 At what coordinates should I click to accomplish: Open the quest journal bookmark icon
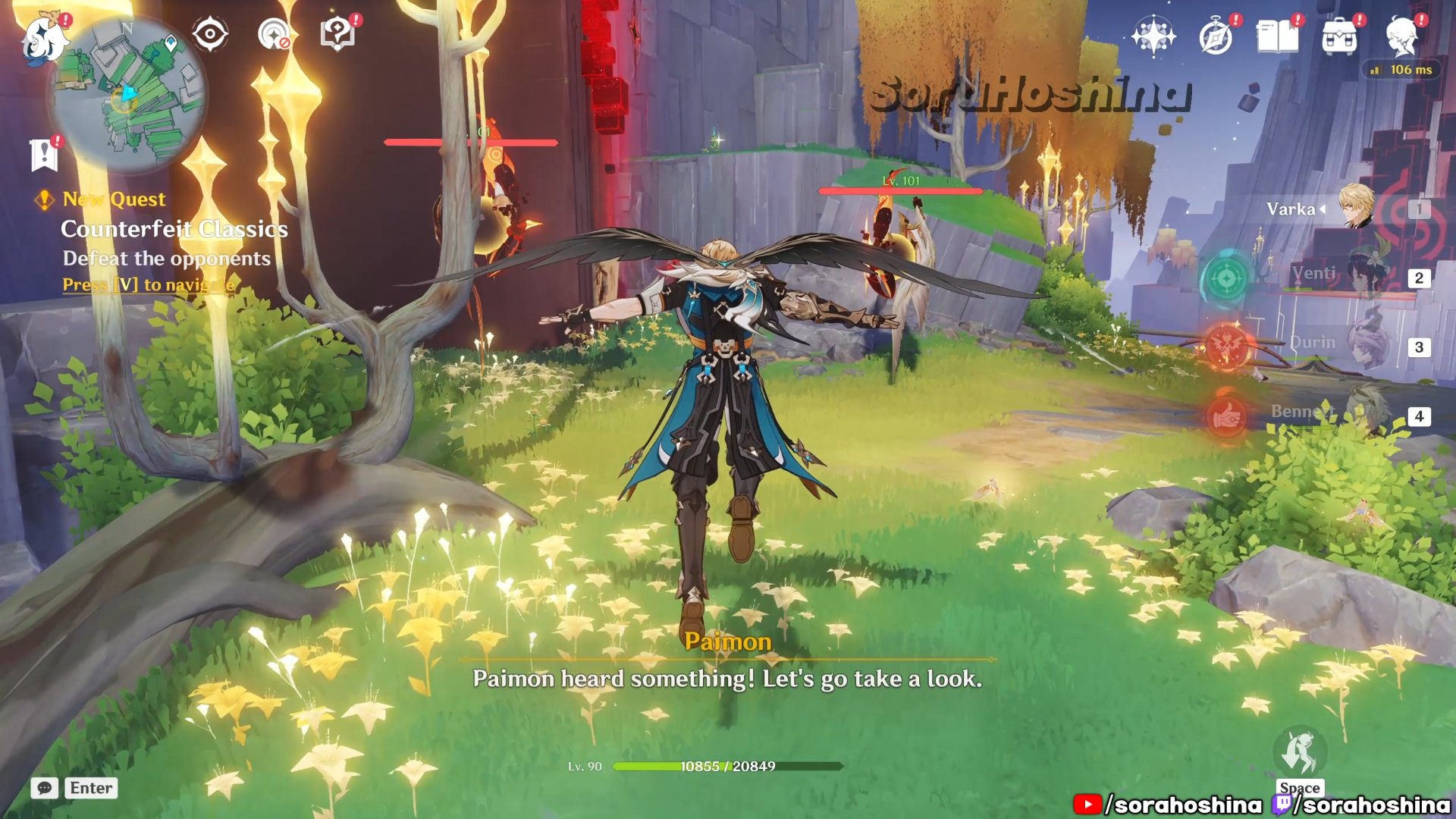[x=44, y=155]
